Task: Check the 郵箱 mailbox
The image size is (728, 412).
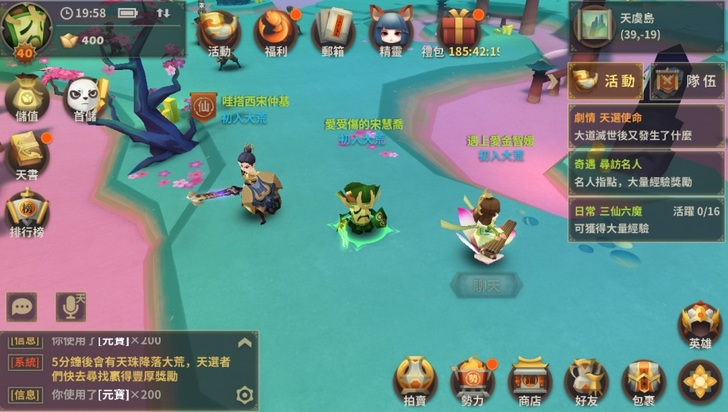Action: 333,32
